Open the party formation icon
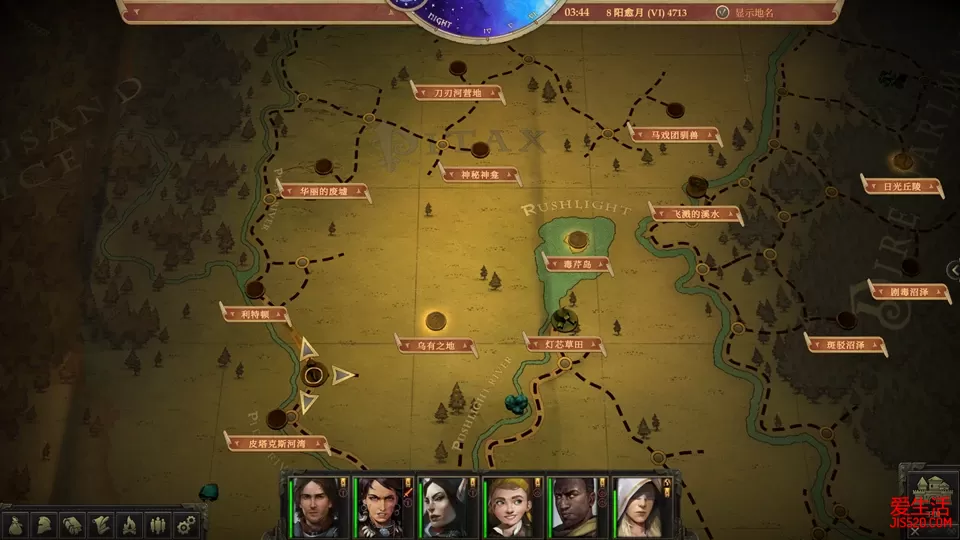This screenshot has width=960, height=540. 157,523
